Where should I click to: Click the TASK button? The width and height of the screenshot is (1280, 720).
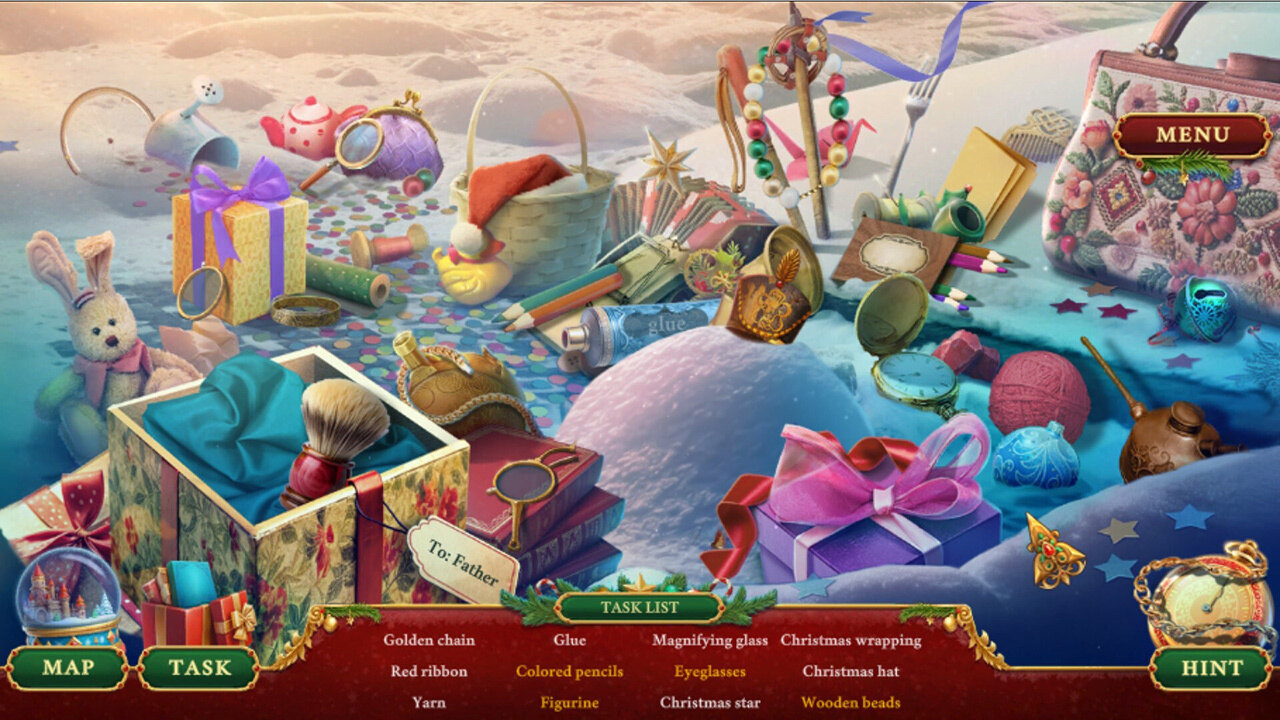coord(198,668)
